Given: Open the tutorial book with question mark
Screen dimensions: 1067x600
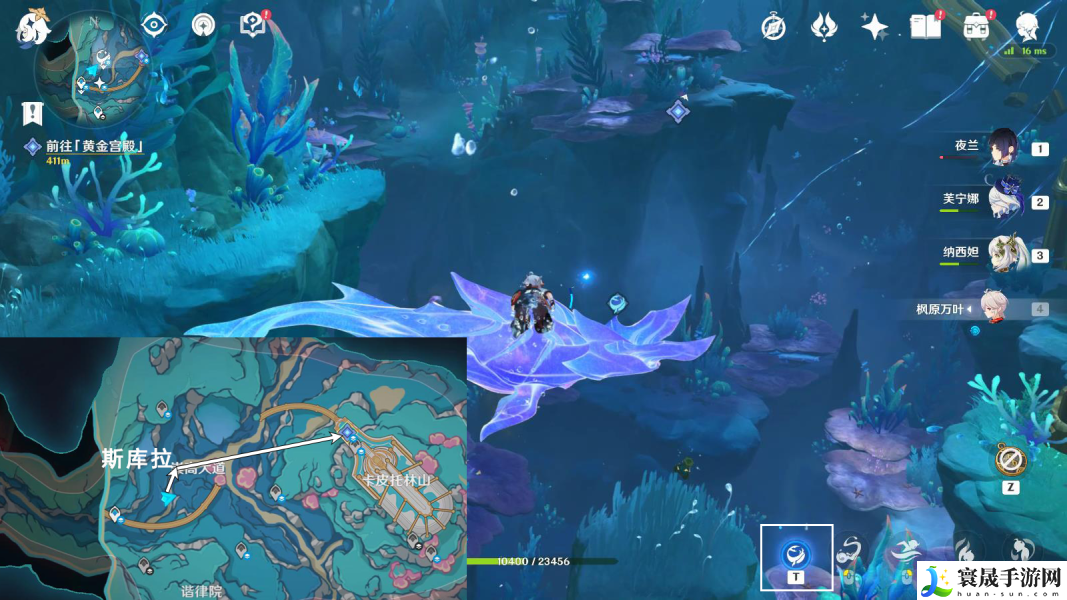Looking at the screenshot, I should (253, 25).
